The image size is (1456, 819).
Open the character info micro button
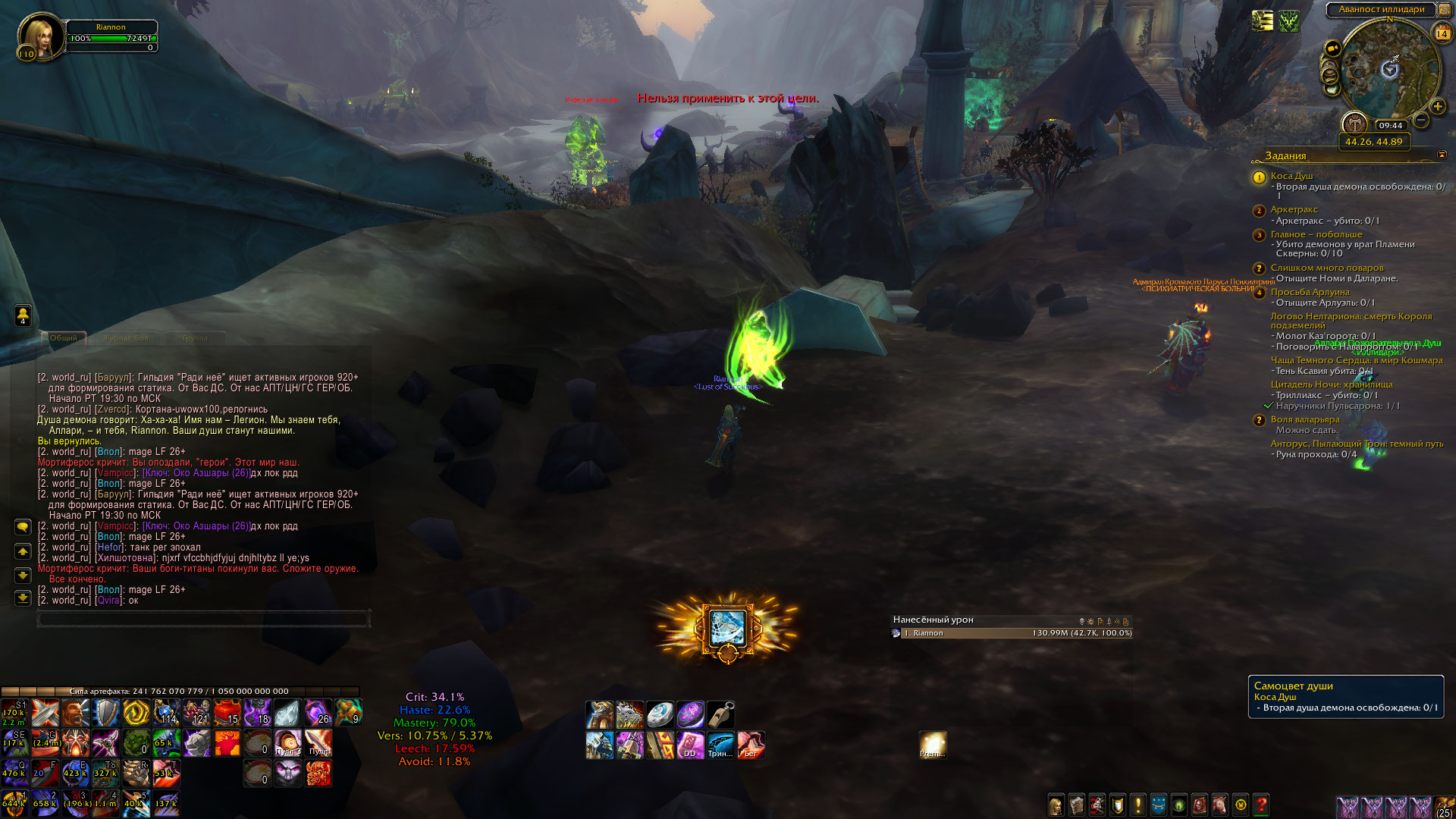click(x=1056, y=805)
